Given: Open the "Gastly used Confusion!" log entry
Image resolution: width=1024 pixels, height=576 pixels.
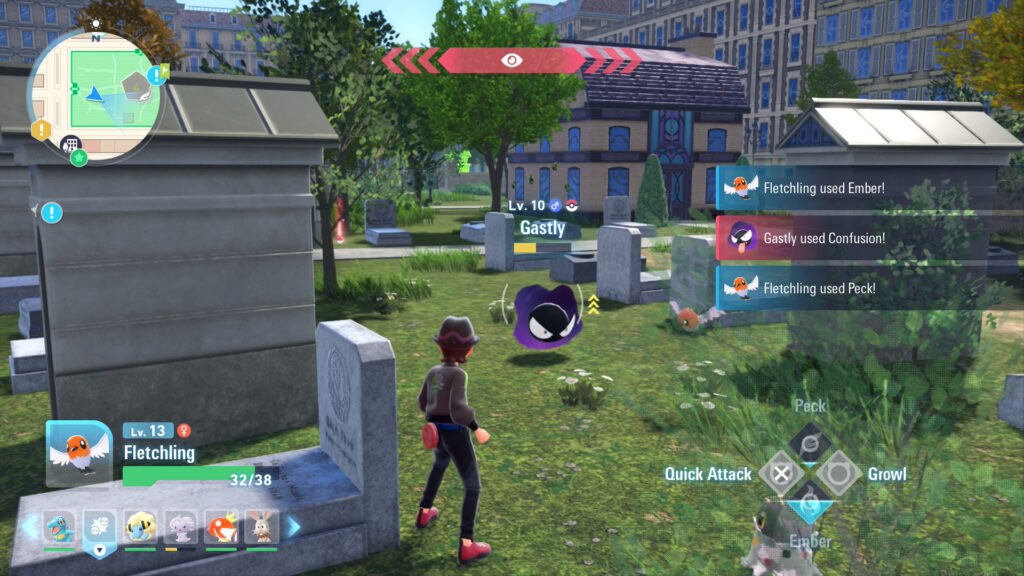Looking at the screenshot, I should click(x=822, y=239).
